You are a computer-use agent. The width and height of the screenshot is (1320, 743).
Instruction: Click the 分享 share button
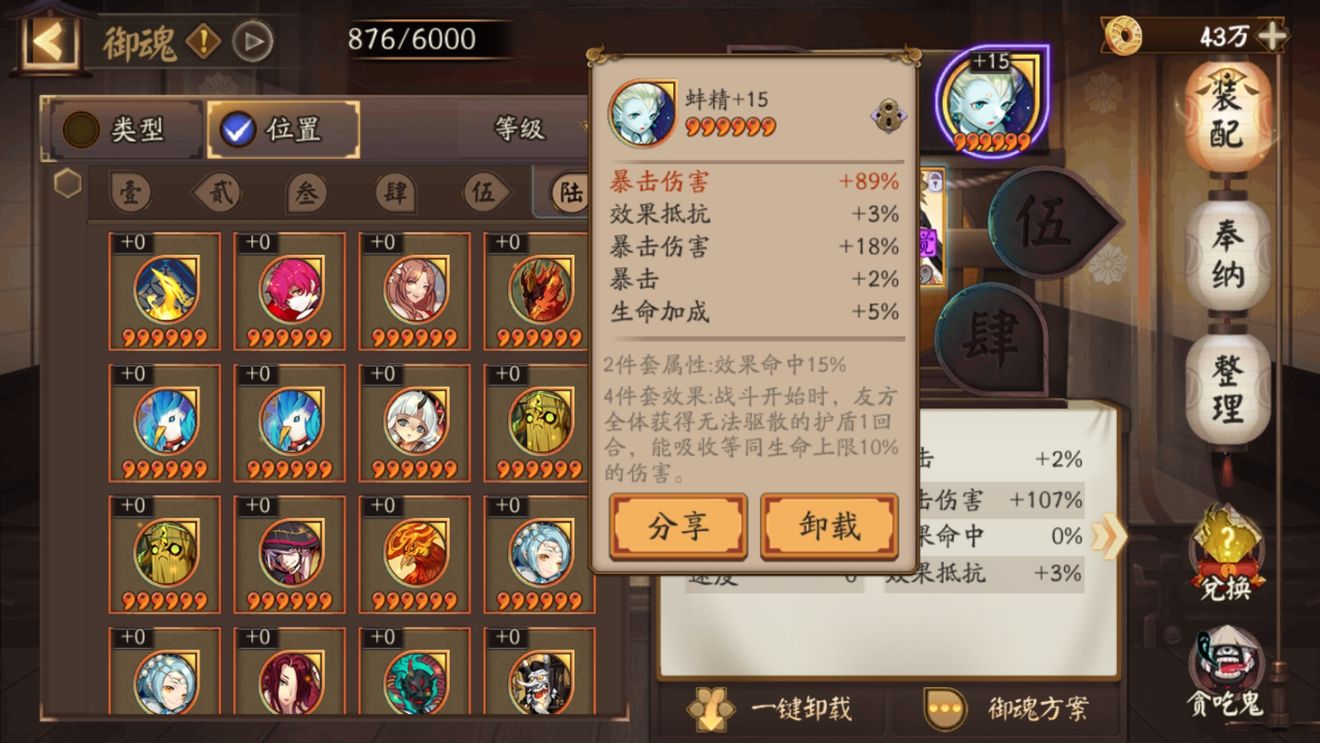(678, 526)
